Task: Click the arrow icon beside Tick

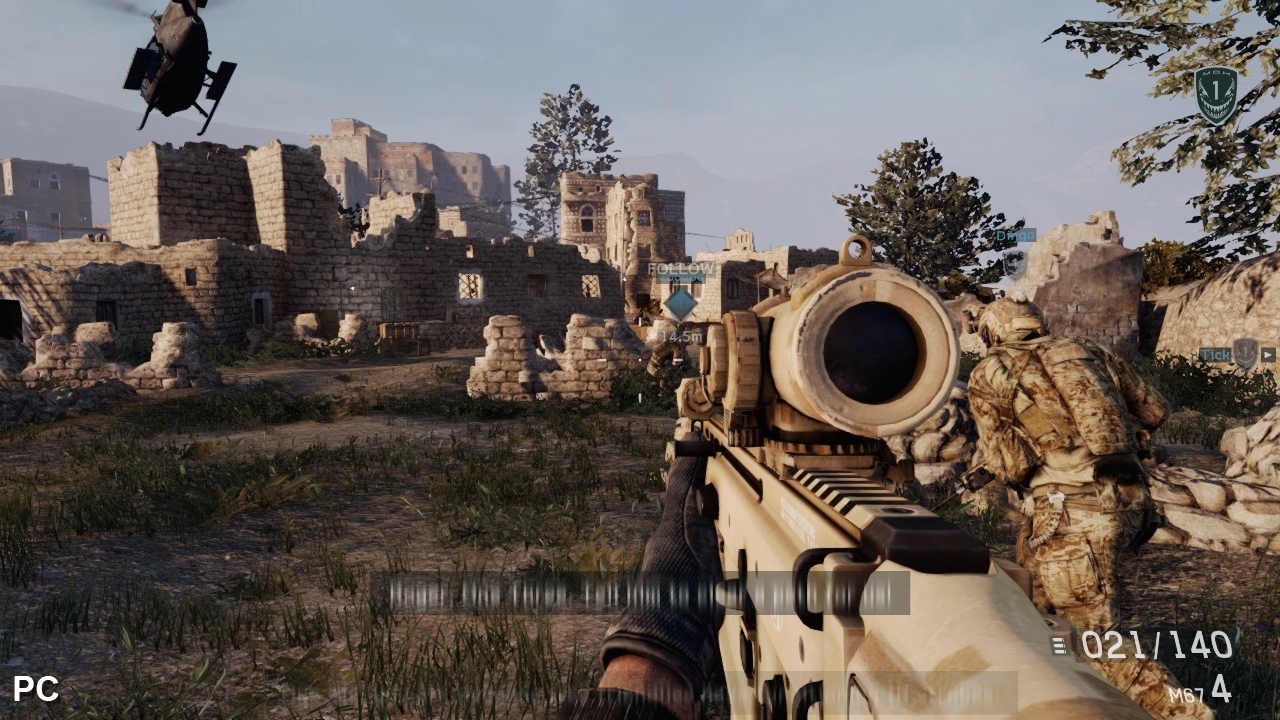Action: pyautogui.click(x=1268, y=354)
